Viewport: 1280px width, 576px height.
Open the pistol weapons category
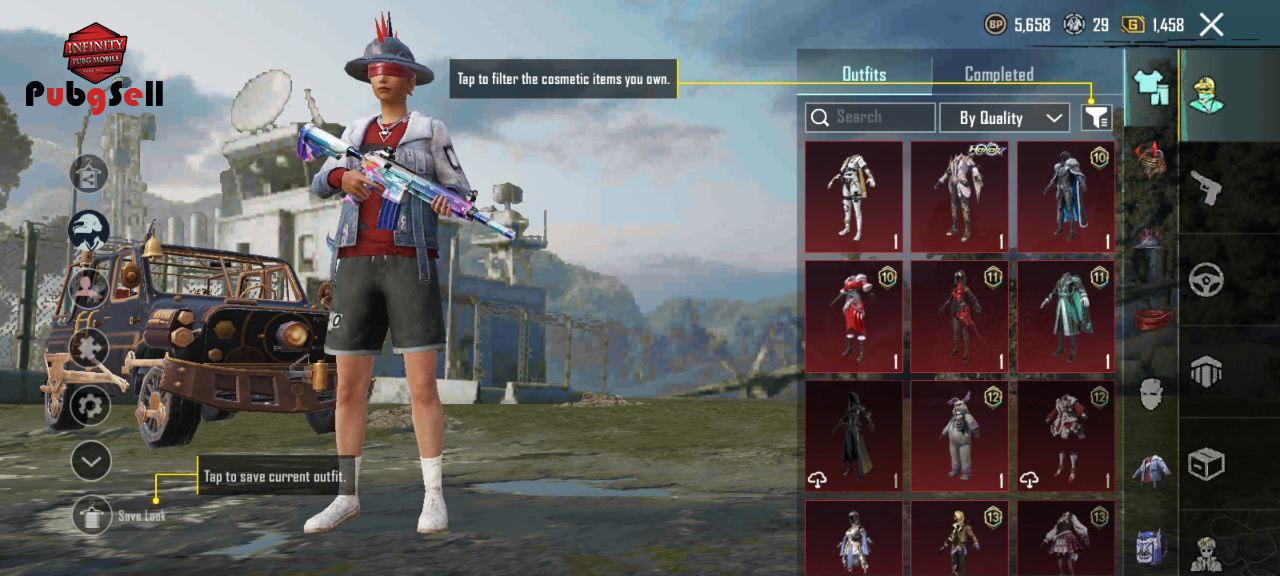[x=1206, y=187]
